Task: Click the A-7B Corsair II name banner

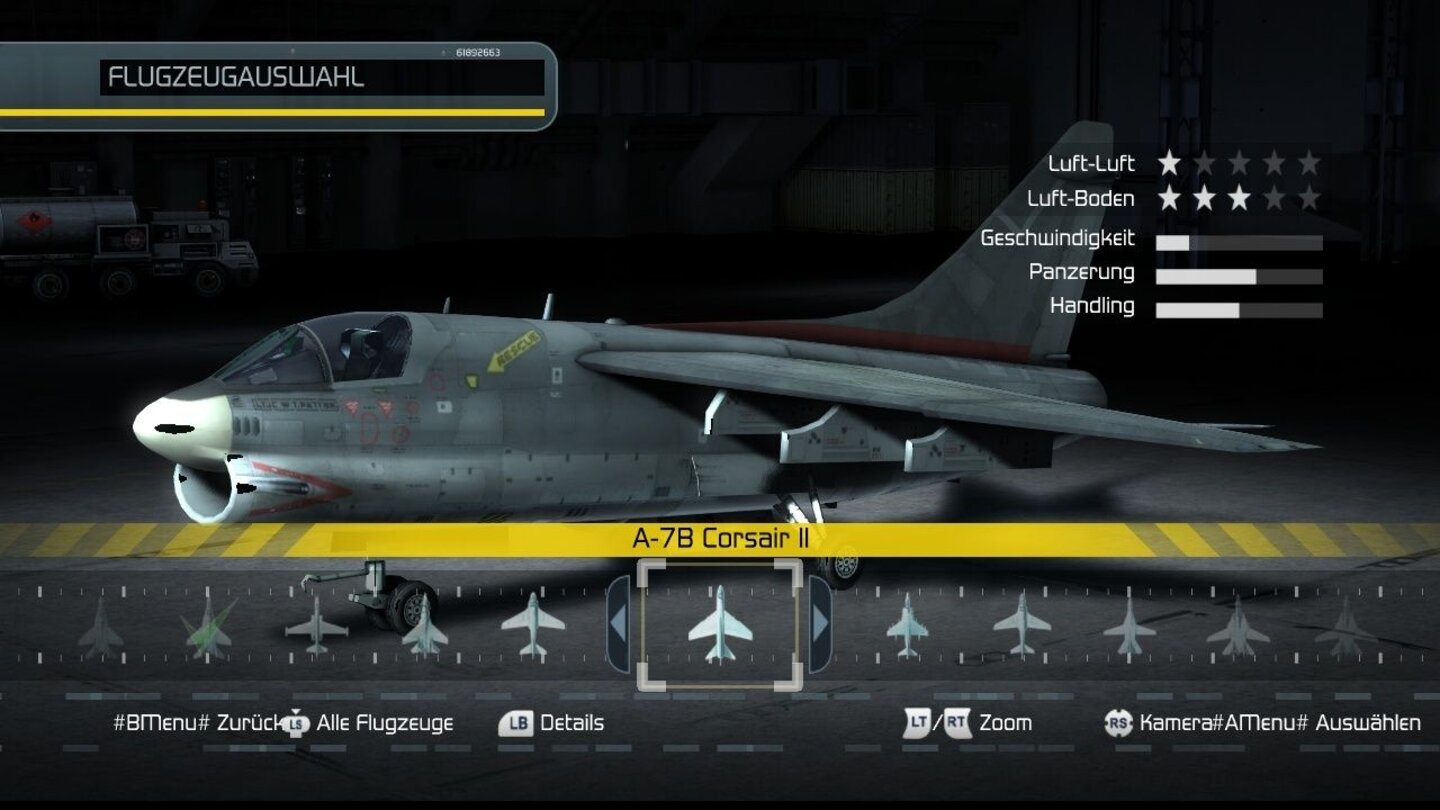Action: [720, 536]
